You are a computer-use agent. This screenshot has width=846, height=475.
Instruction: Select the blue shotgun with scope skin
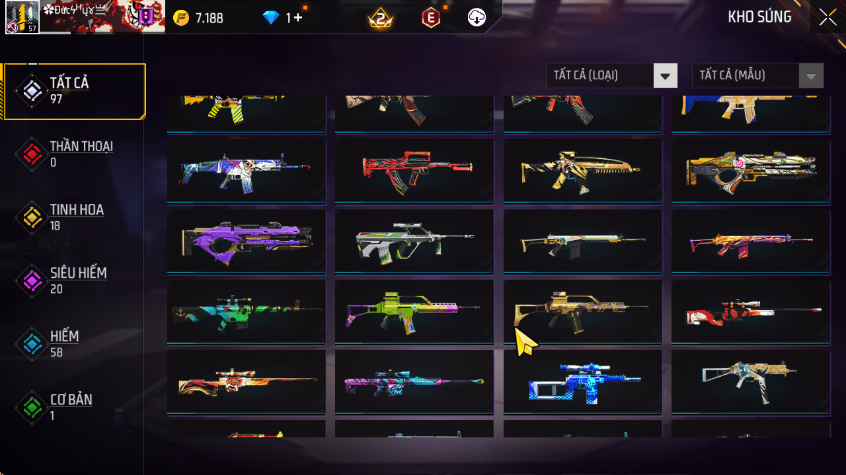tap(582, 382)
